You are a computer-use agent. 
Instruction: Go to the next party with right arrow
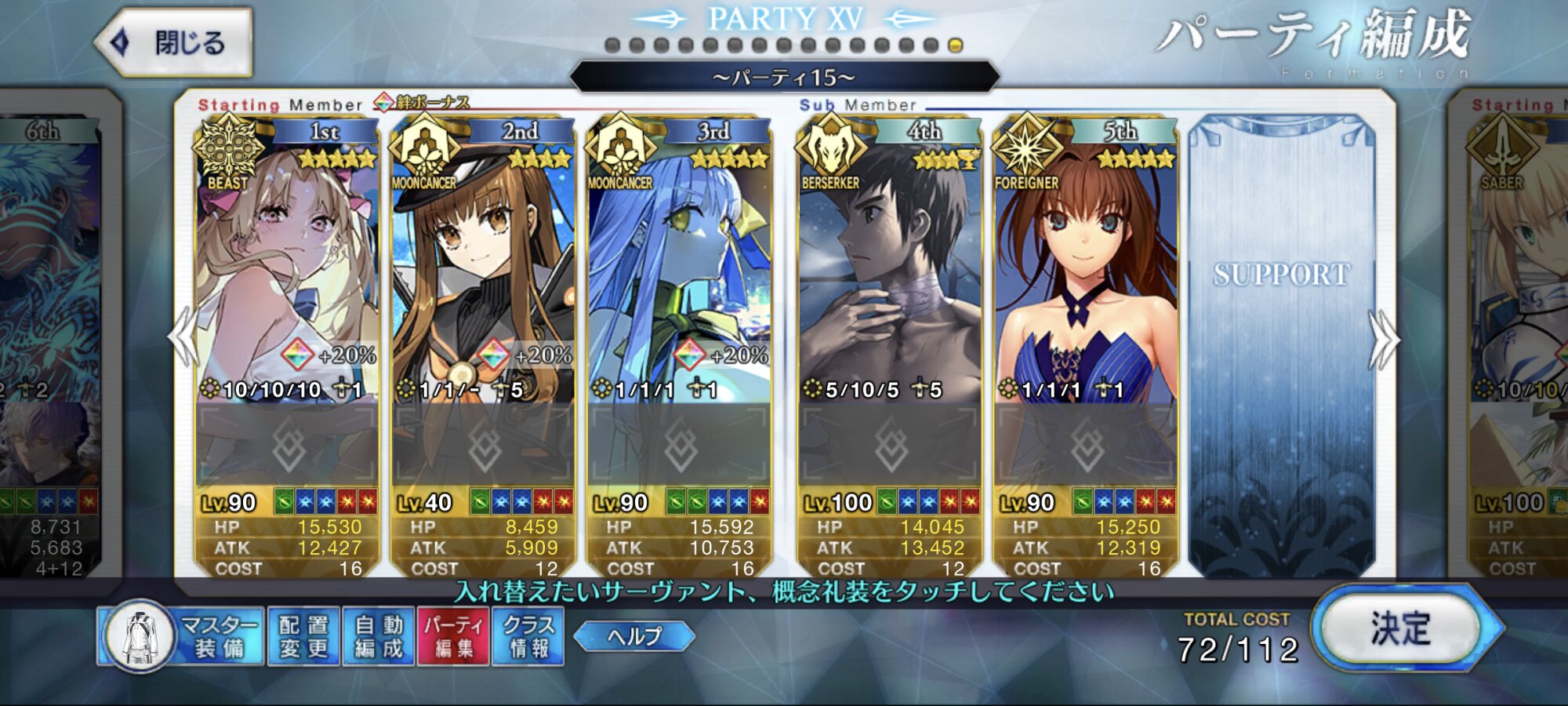[1384, 339]
